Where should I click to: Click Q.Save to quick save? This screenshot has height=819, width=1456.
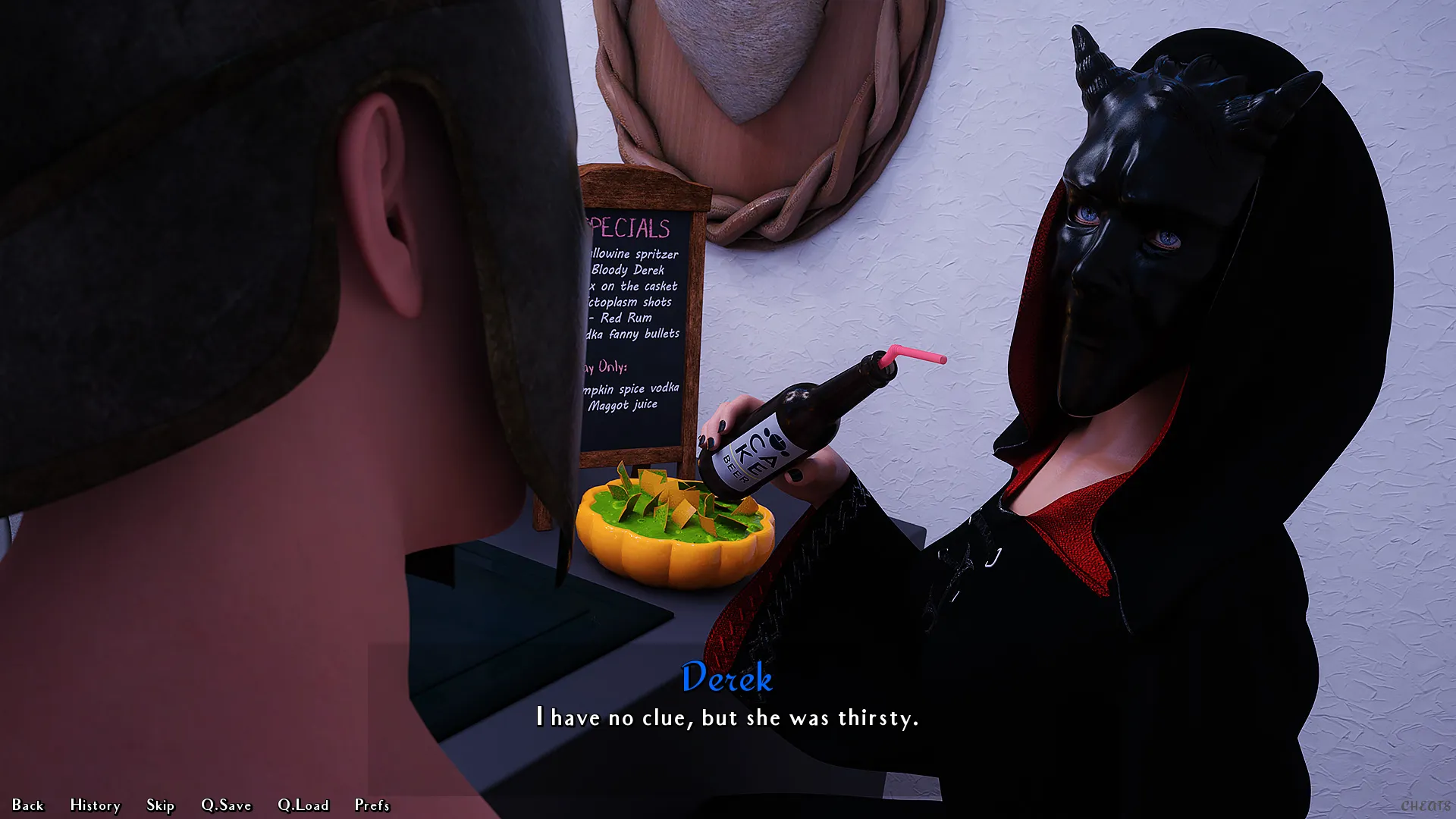click(x=225, y=805)
